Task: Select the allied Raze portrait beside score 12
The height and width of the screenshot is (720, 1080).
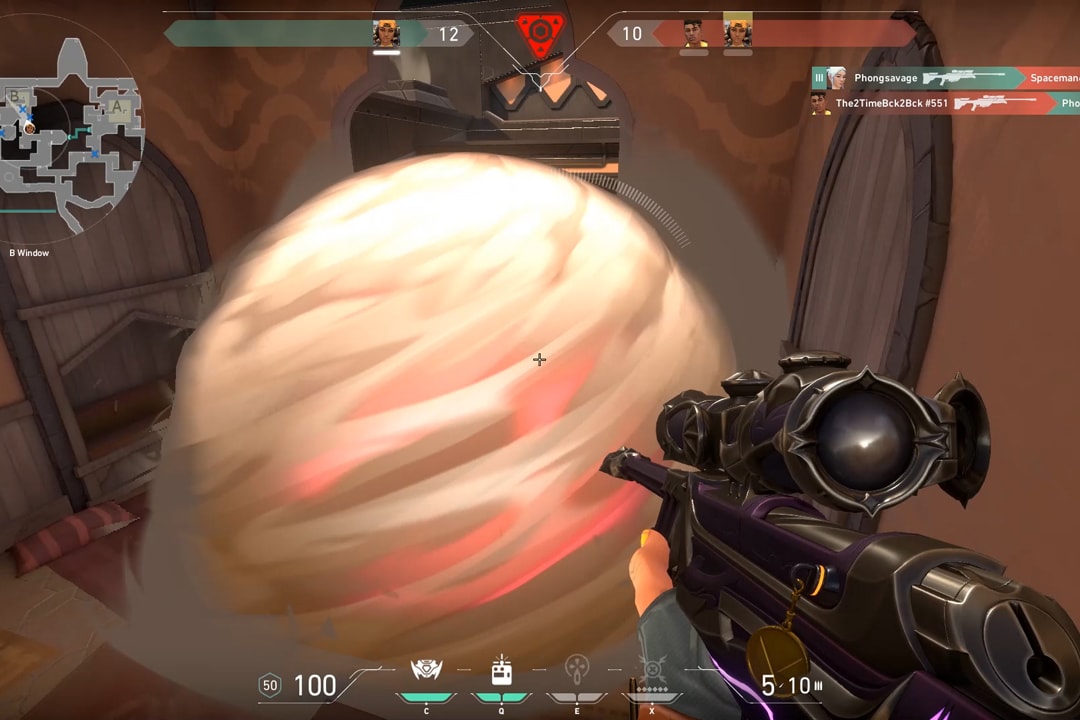Action: 386,33
